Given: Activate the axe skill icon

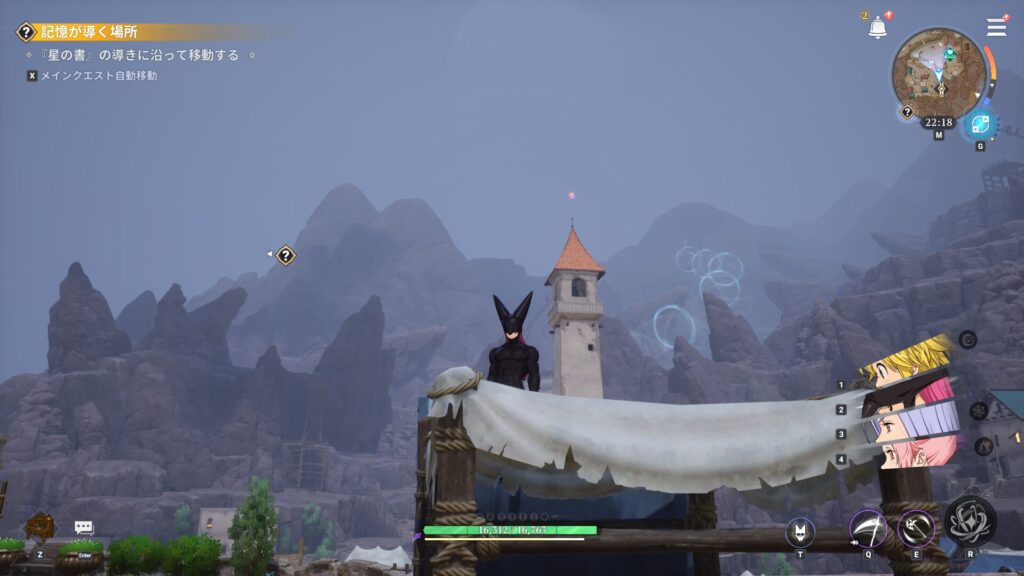Looking at the screenshot, I should 916,528.
